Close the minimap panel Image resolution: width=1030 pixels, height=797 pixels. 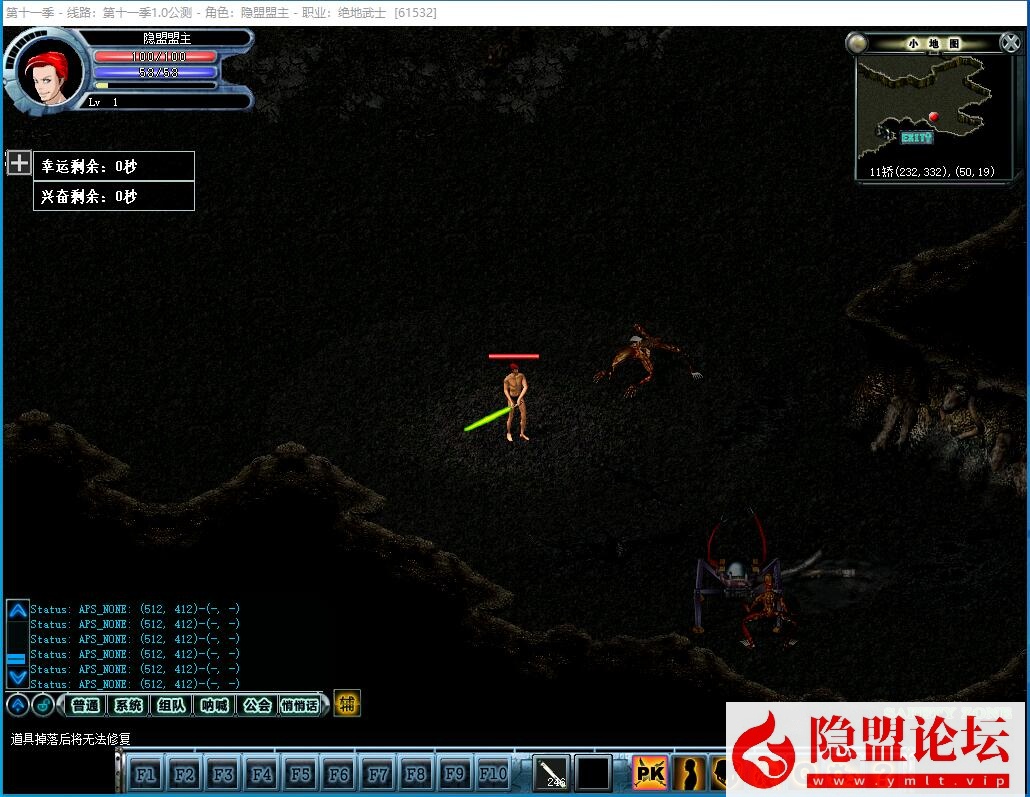1010,43
